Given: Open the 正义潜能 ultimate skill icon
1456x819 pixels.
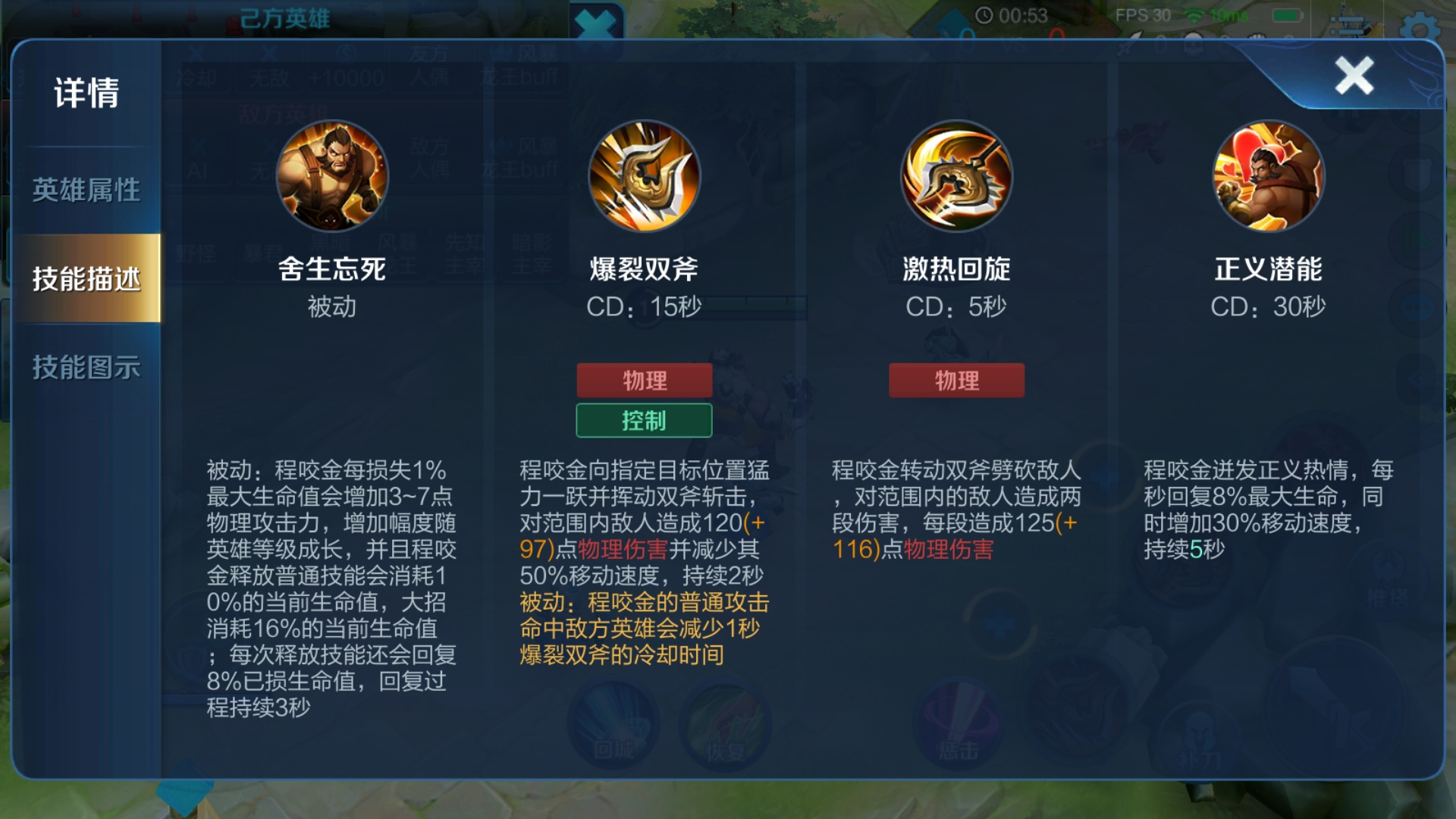Looking at the screenshot, I should 1267,176.
